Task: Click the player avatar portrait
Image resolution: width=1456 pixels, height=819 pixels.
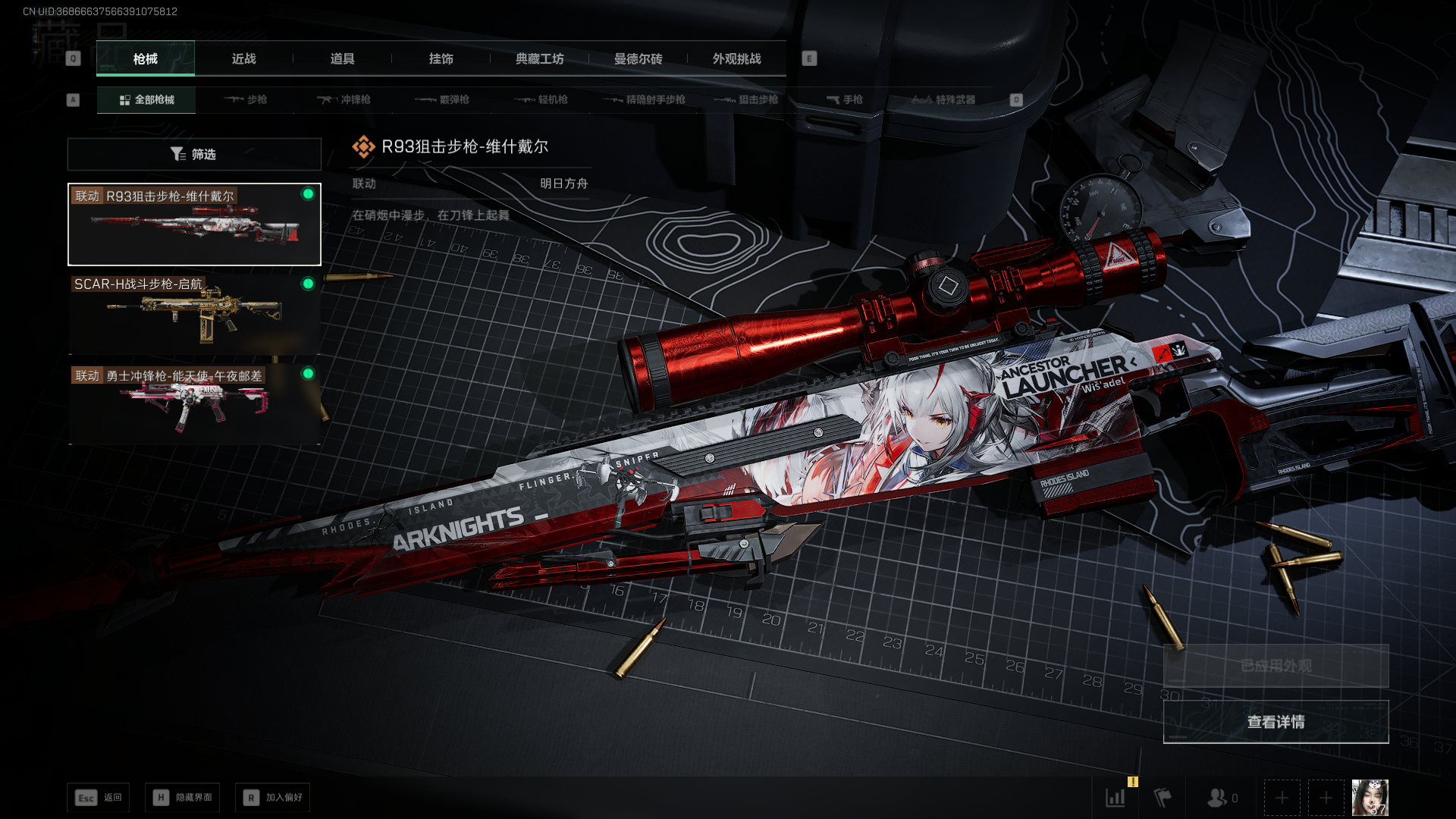Action: [1370, 798]
